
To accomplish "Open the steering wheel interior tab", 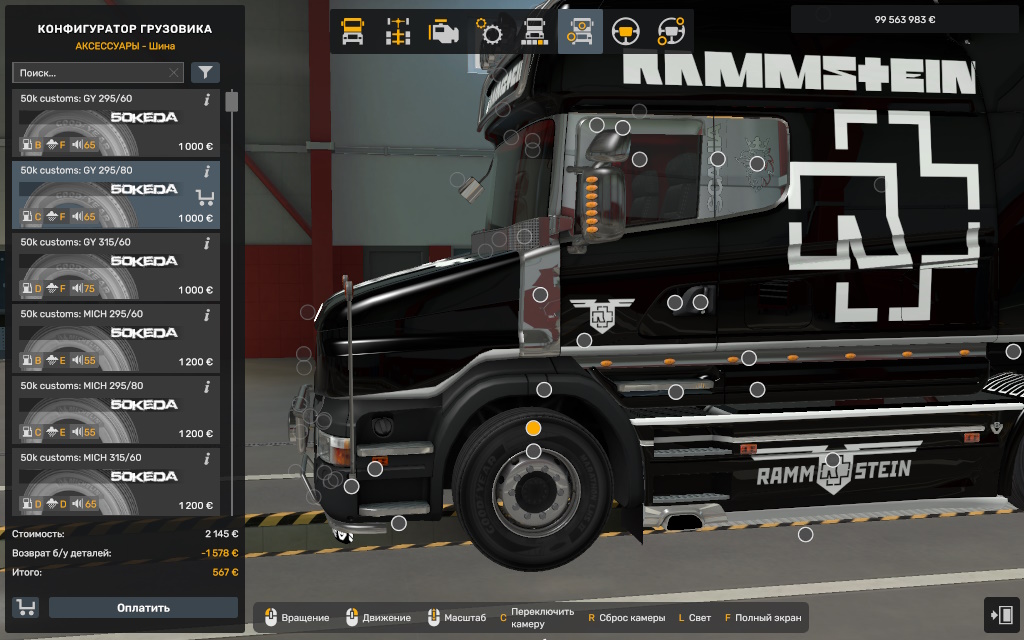I will coord(626,32).
